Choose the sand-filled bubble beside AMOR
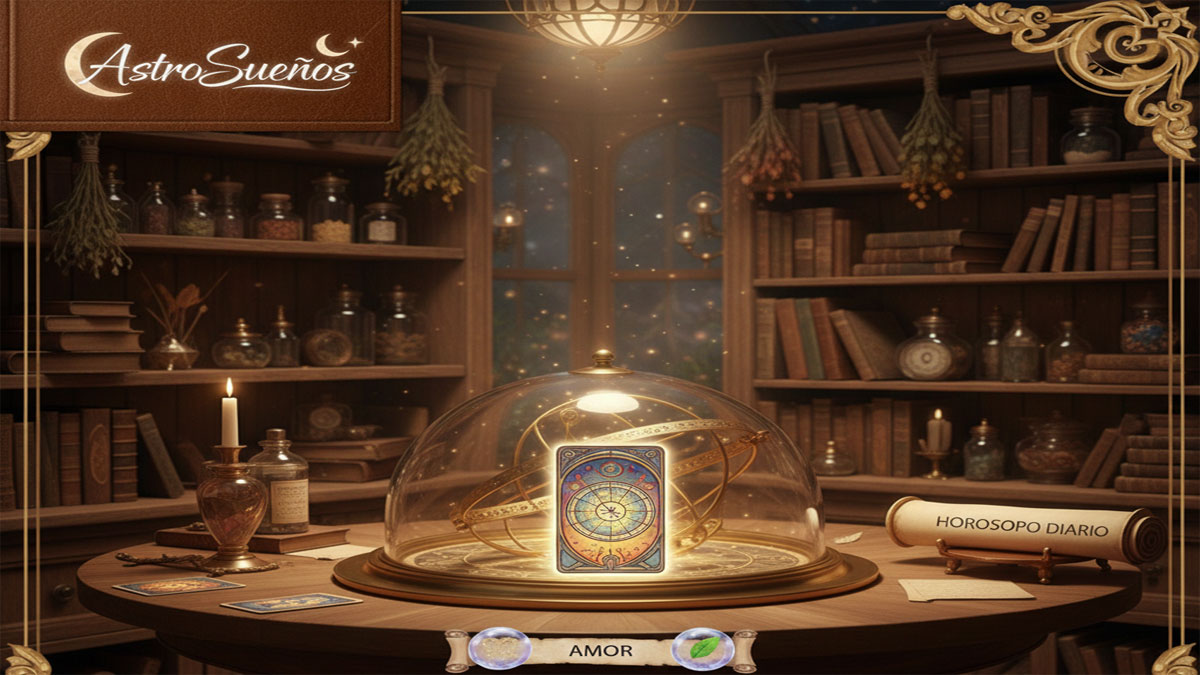The width and height of the screenshot is (1200, 675). [498, 648]
